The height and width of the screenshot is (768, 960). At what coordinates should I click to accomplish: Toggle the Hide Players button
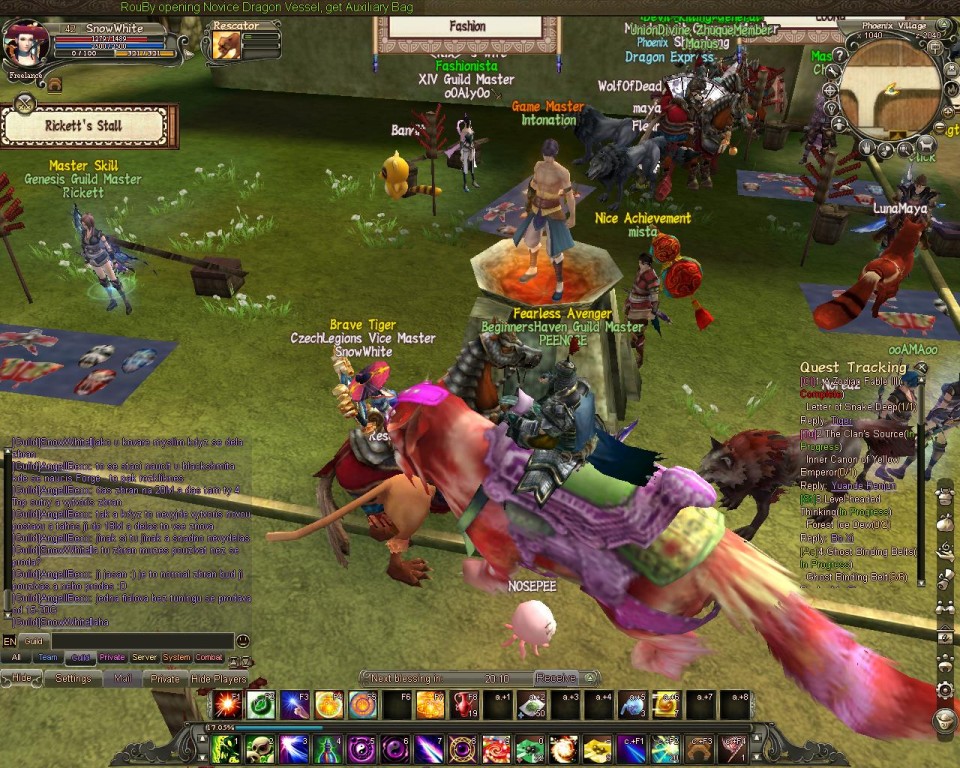pos(219,678)
